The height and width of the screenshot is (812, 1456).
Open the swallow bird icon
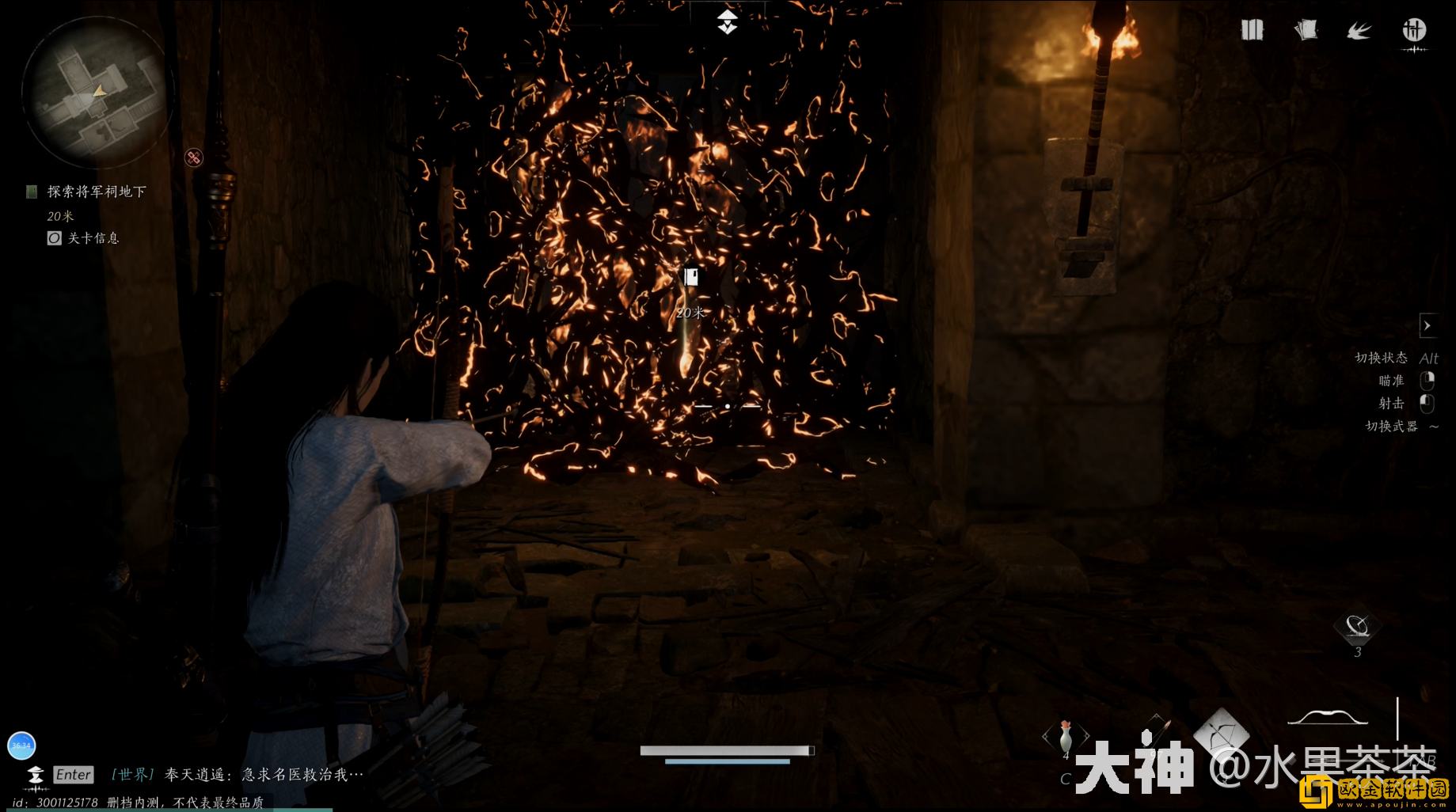pos(1359,30)
